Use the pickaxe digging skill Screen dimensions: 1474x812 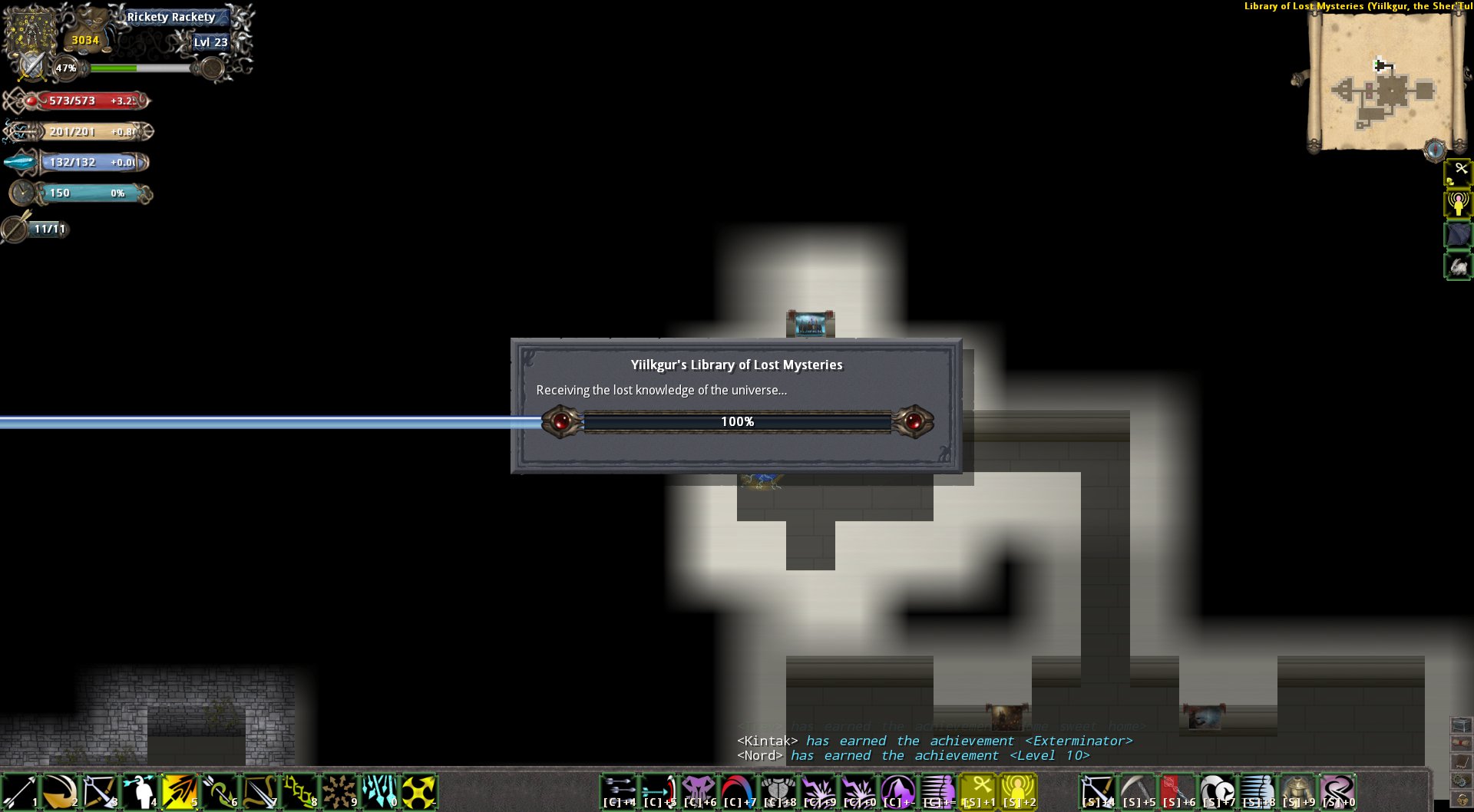tap(1138, 792)
